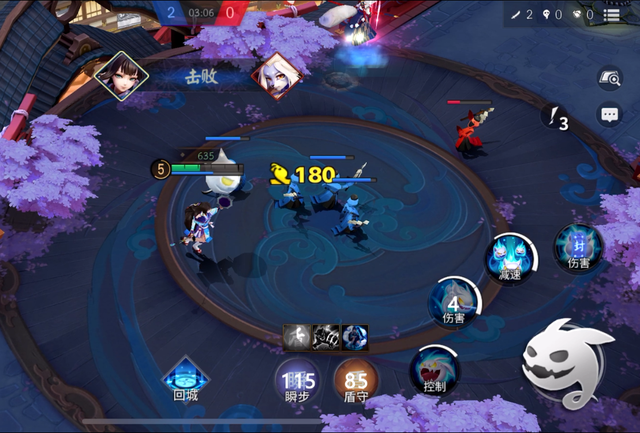Use the 盾守 shield spell

356,381
